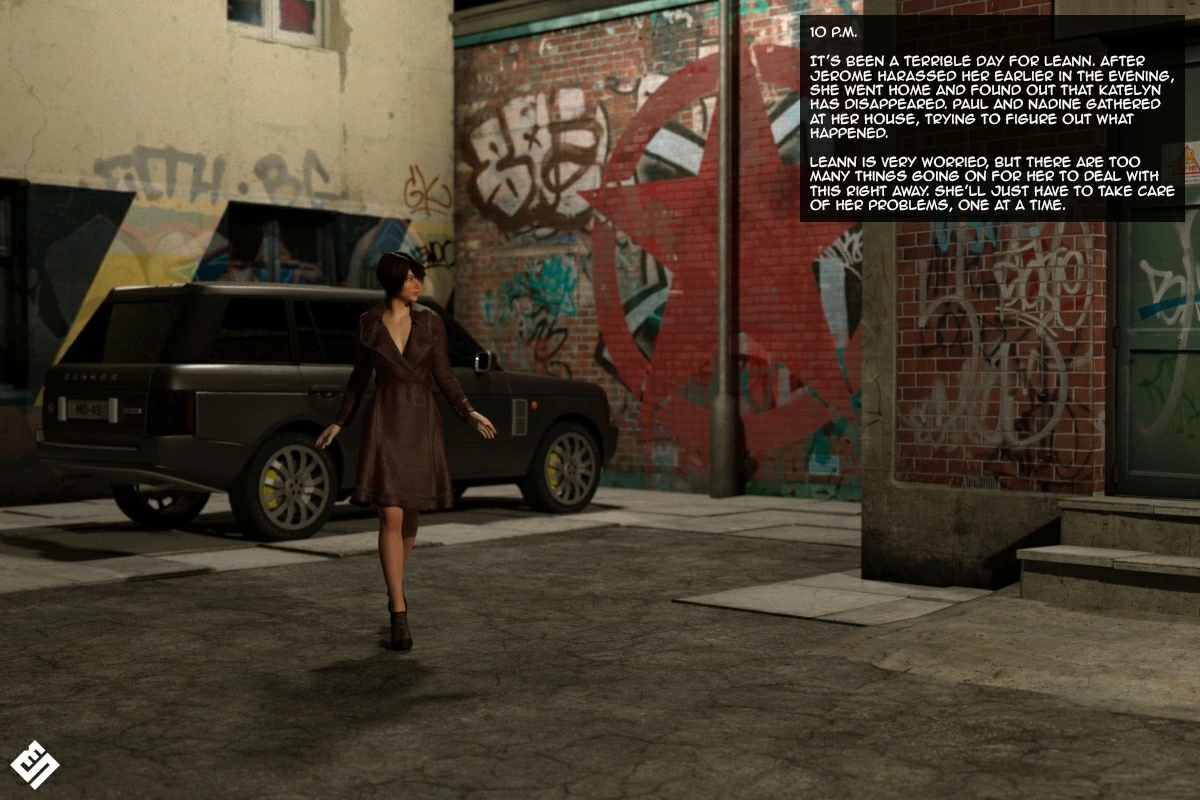Click the diamond logo icon

click(35, 764)
